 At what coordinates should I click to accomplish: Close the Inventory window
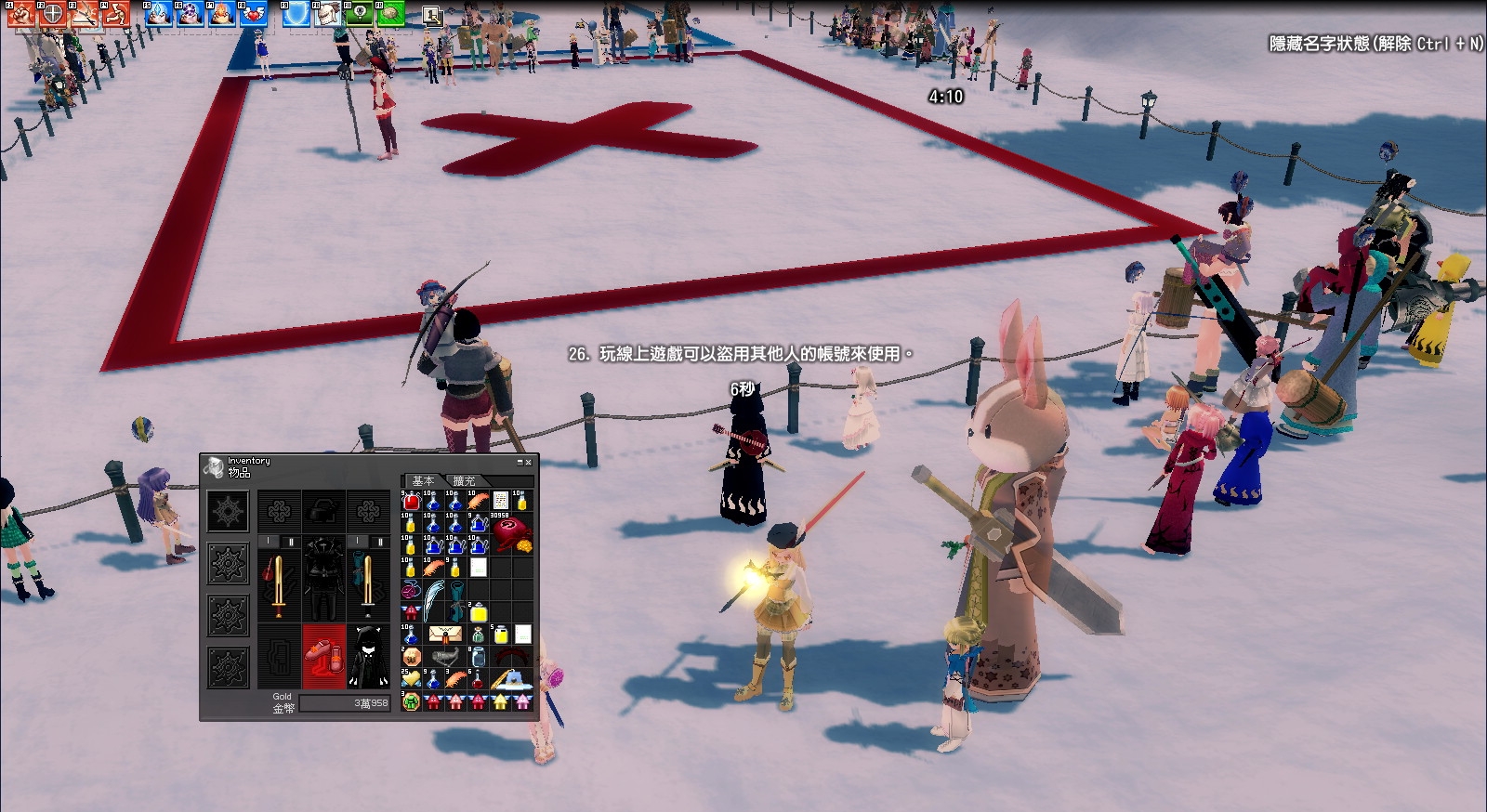pos(529,462)
